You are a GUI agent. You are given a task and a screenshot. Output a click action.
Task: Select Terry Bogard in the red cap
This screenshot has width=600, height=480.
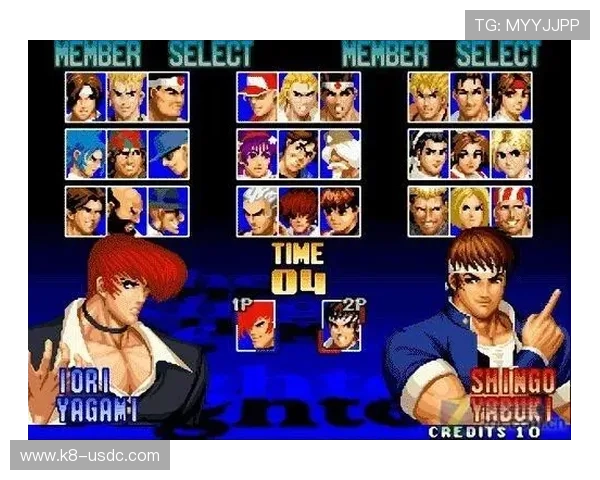[256, 97]
